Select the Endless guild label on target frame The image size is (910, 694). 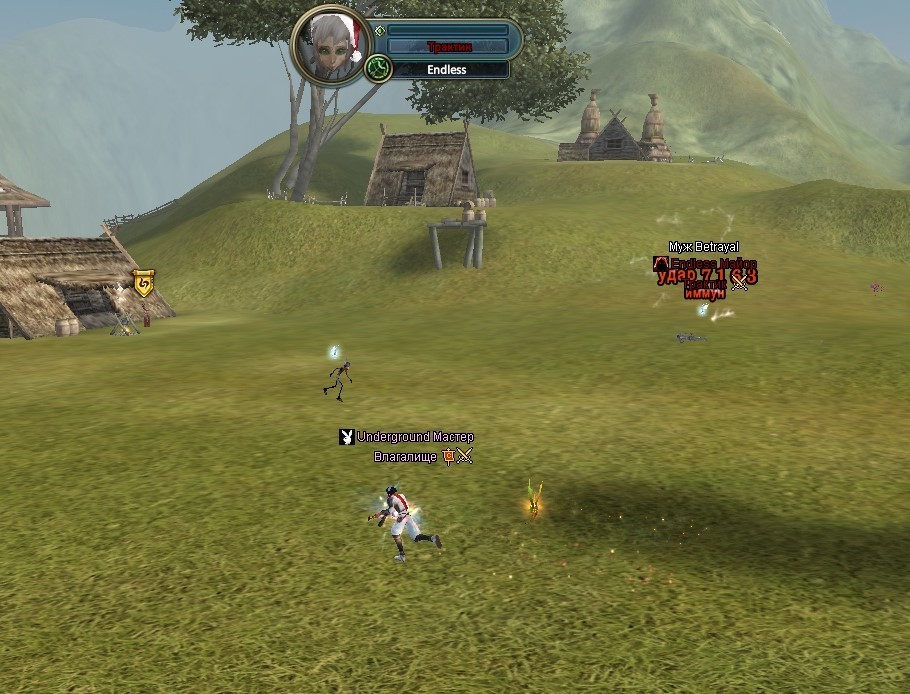[x=446, y=70]
